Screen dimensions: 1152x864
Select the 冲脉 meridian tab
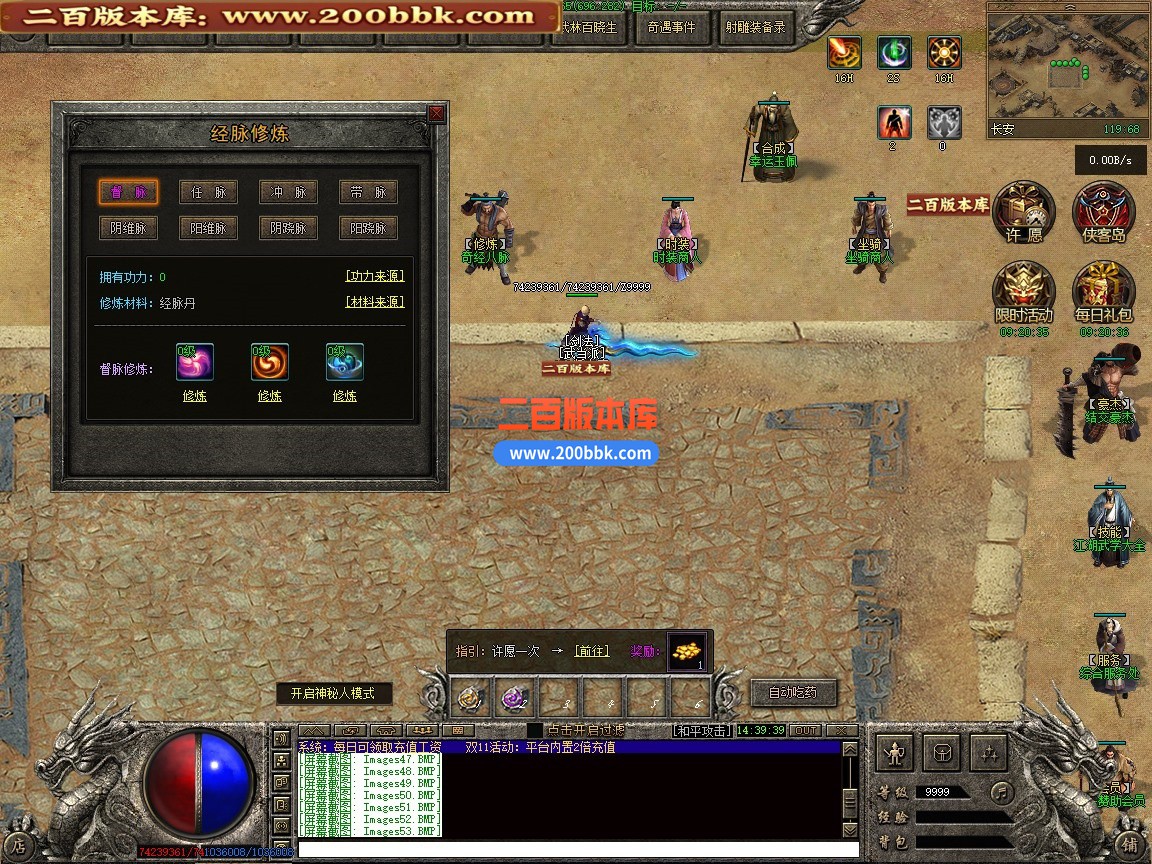(288, 192)
